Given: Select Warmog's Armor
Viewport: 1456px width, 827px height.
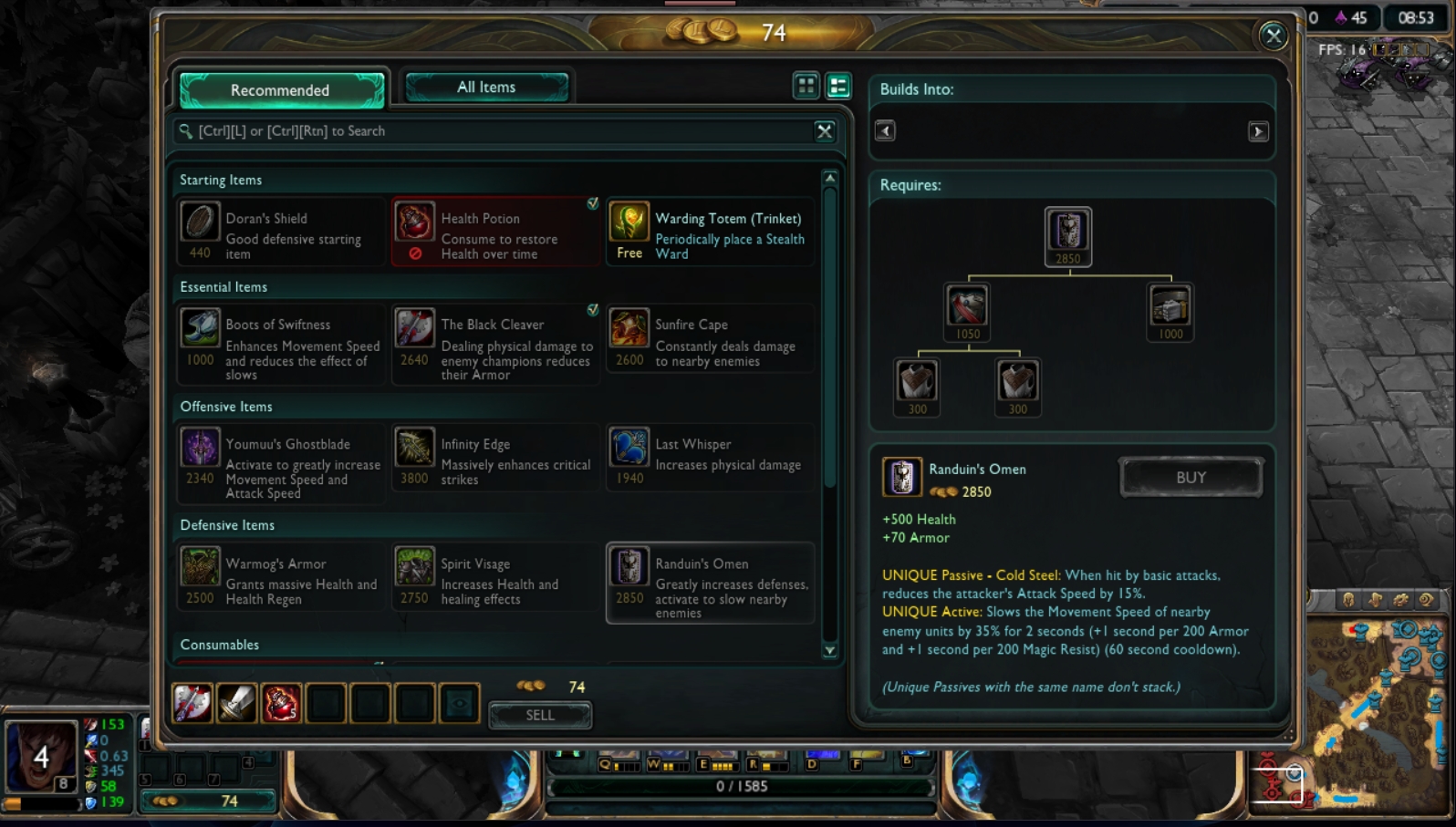Looking at the screenshot, I should [281, 578].
